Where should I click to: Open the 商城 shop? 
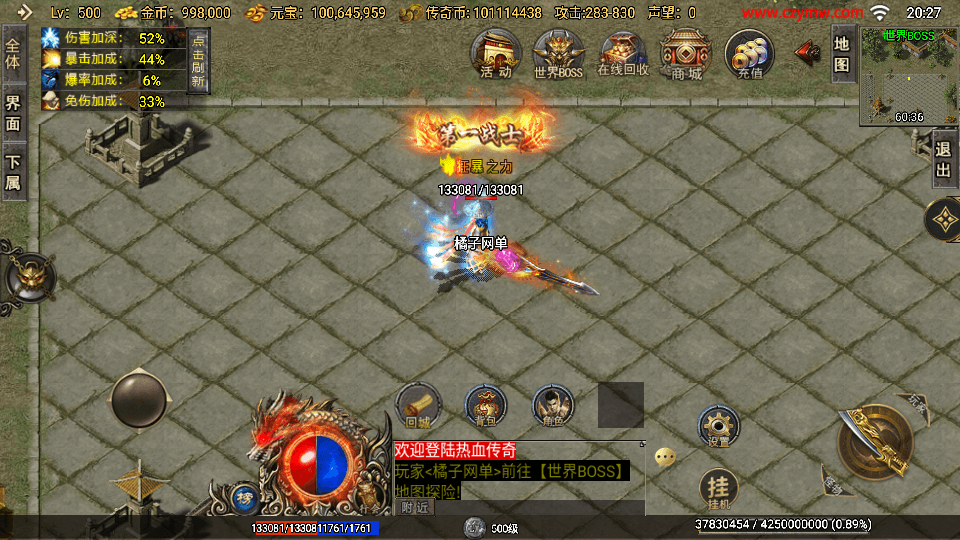click(x=686, y=54)
